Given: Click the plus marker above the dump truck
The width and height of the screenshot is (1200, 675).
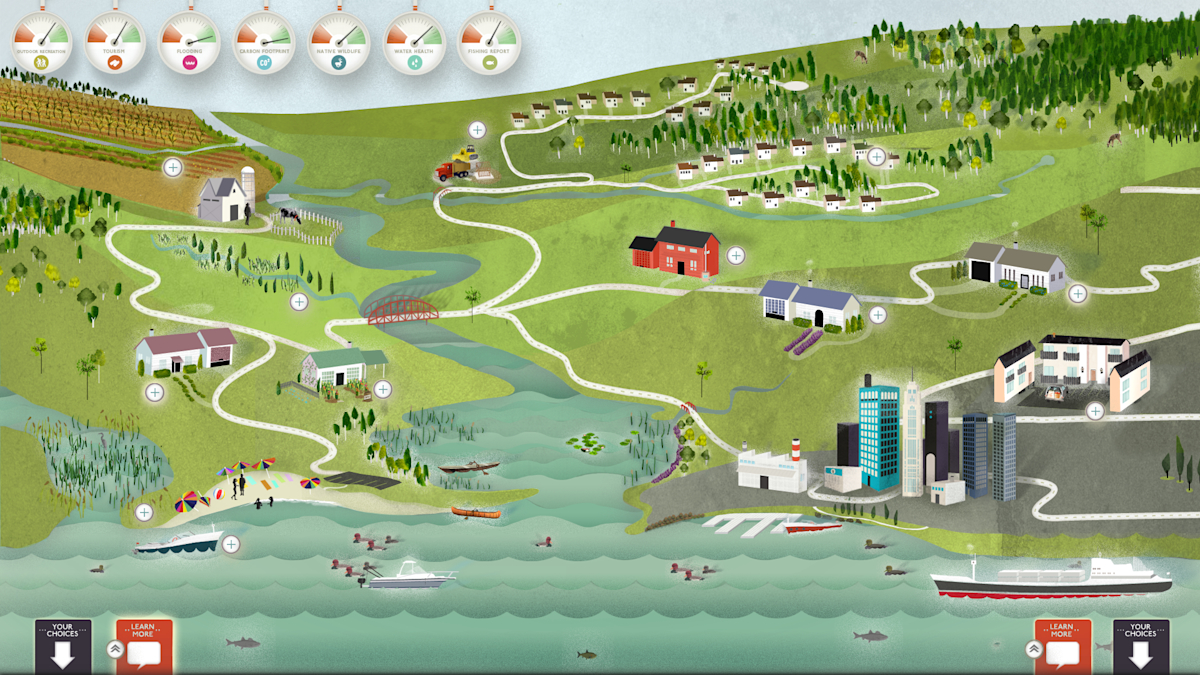Looking at the screenshot, I should click(x=477, y=129).
